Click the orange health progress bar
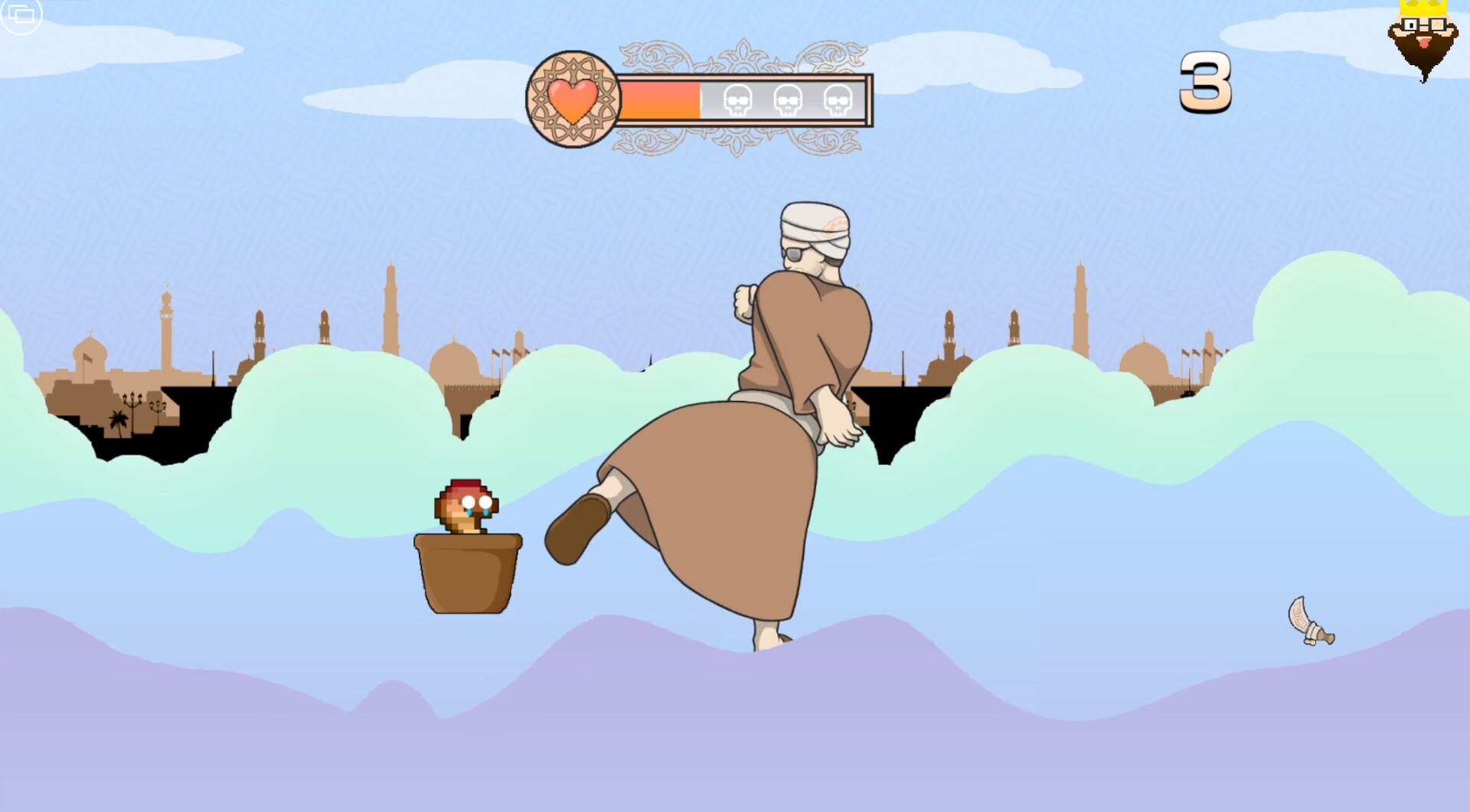 pos(658,99)
